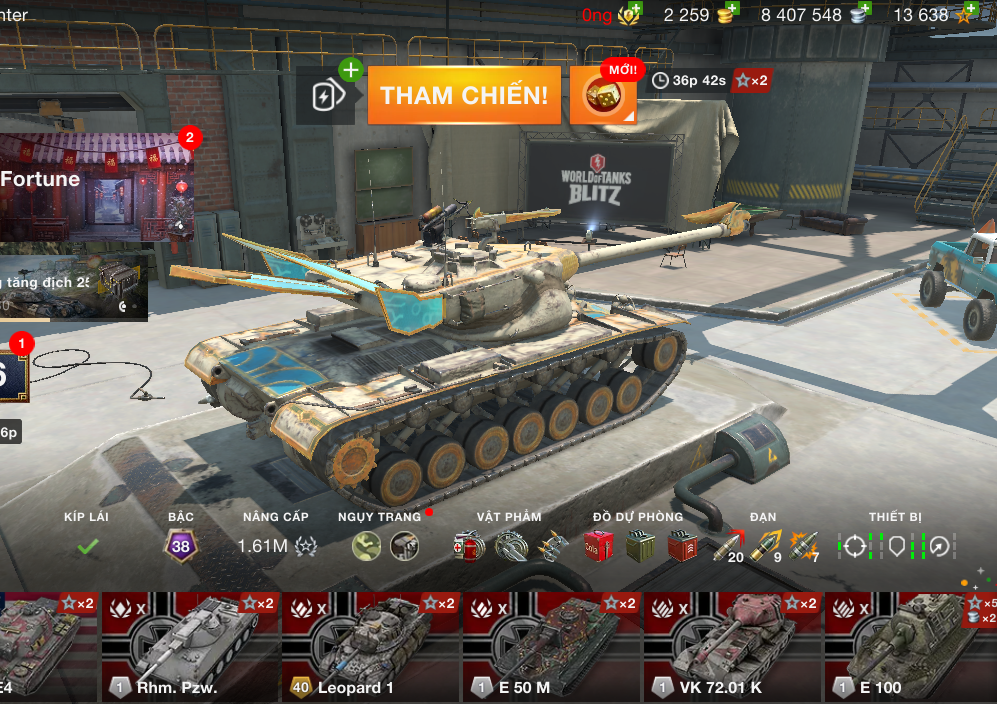Select the E 100 tank

[910, 645]
